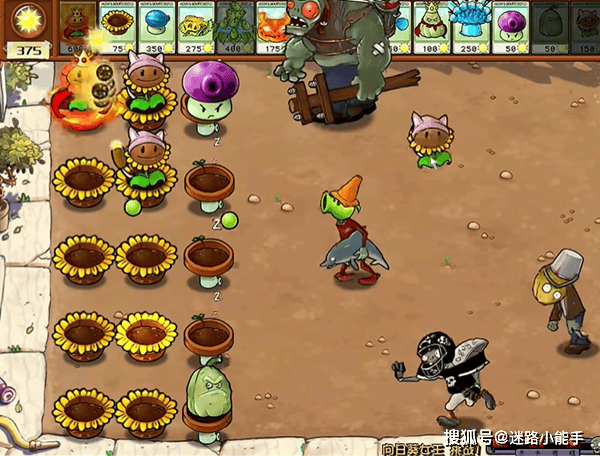Image resolution: width=600 pixels, height=456 pixels.
Task: Choose the blue Ice-shroom seed packet
Action: 157,27
